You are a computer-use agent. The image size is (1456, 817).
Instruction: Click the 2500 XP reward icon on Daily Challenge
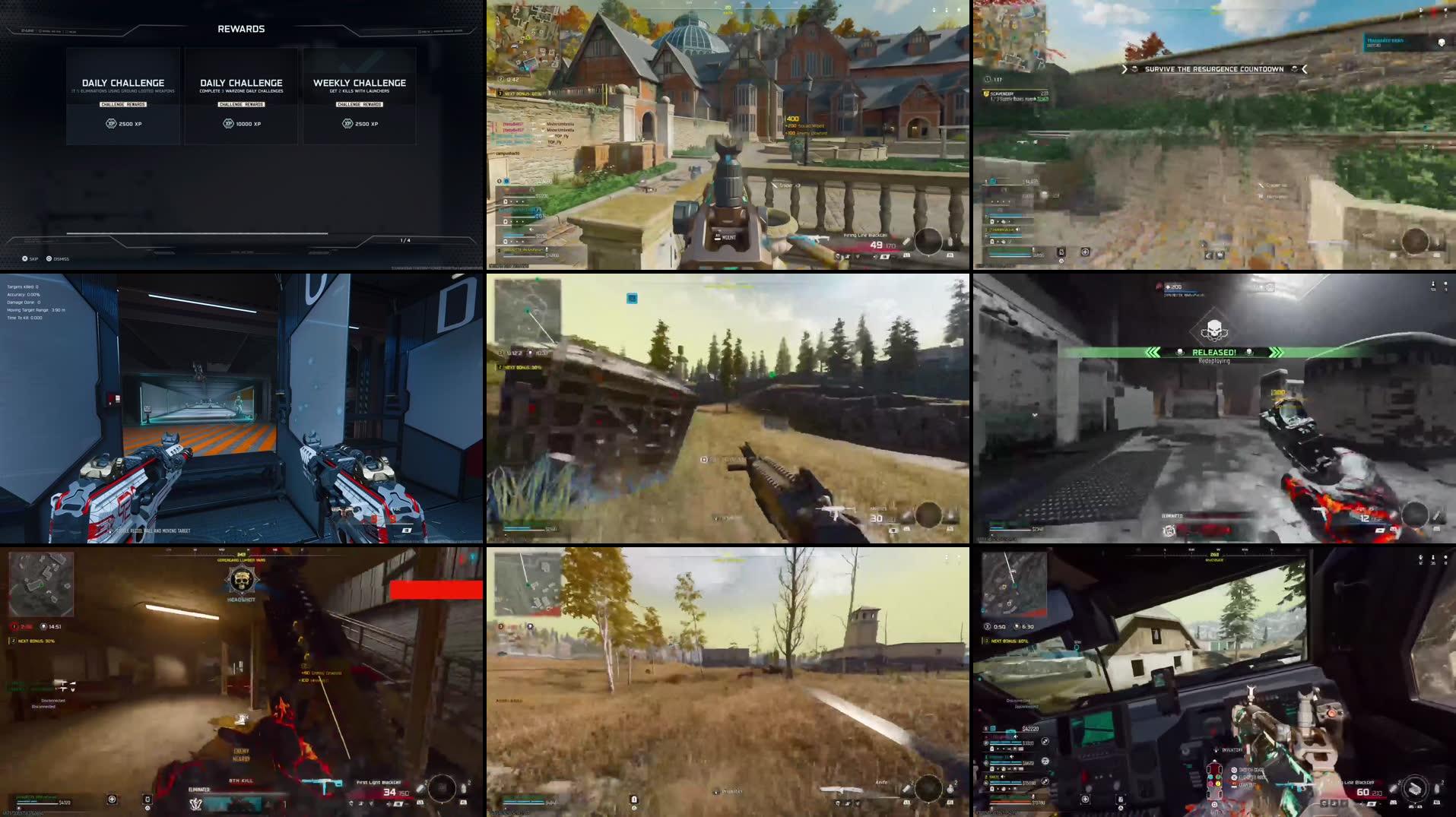click(x=112, y=123)
